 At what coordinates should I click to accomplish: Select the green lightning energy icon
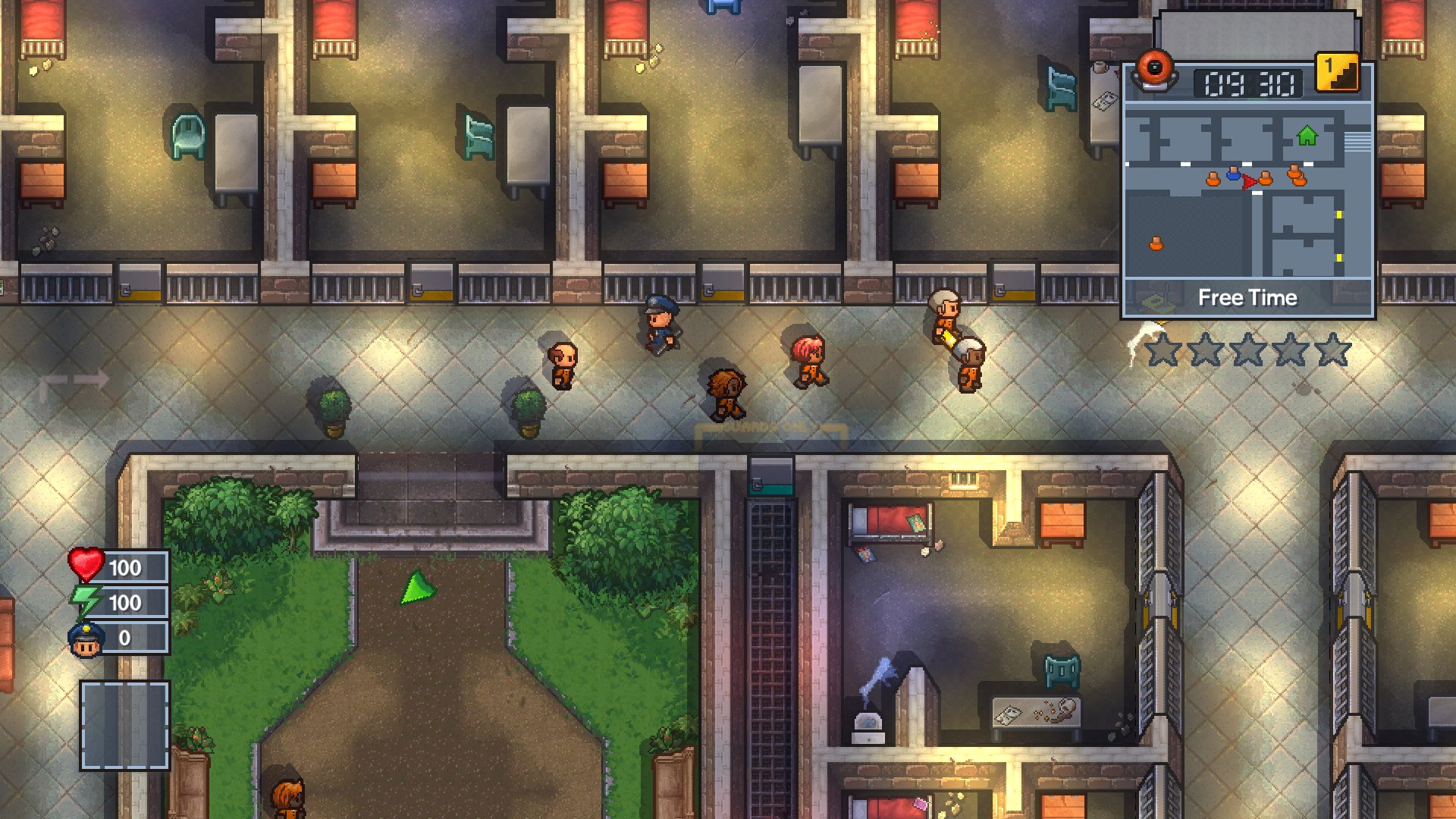[x=85, y=601]
